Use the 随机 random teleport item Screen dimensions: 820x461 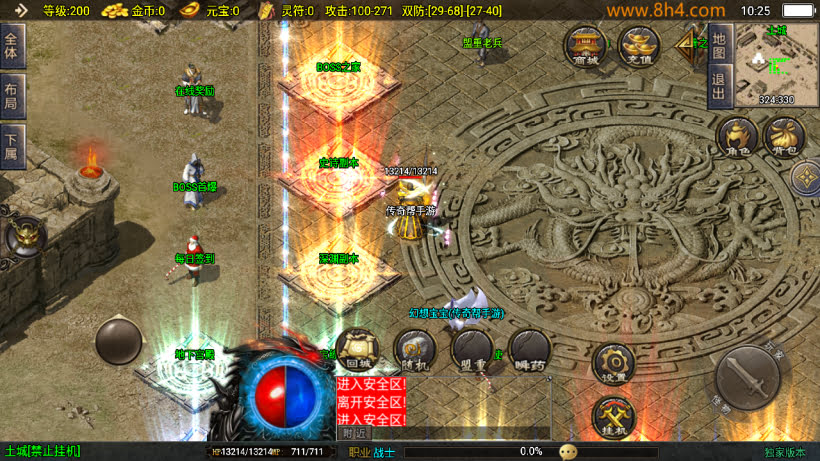click(414, 350)
